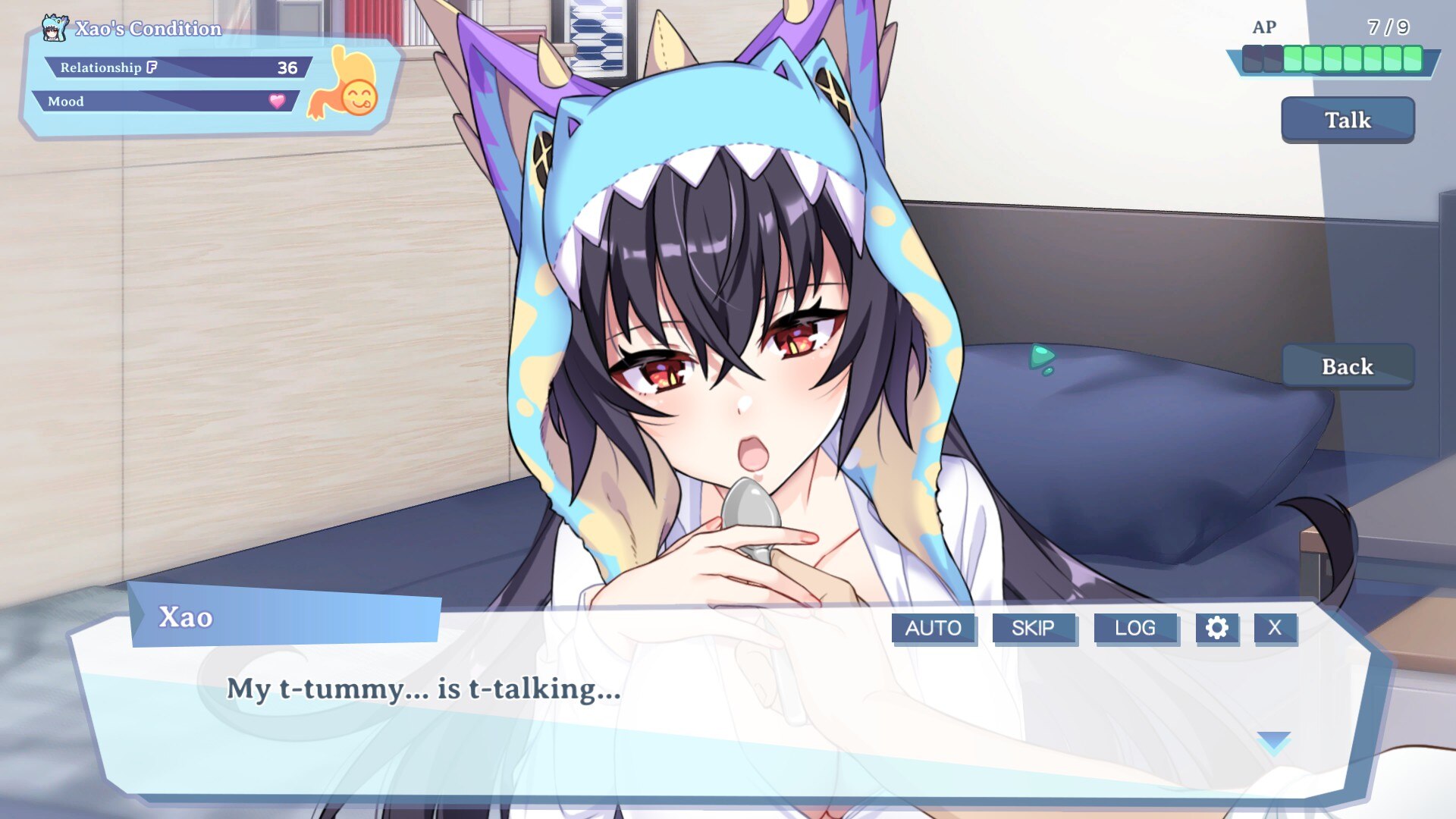This screenshot has width=1456, height=819.
Task: Hide the dialogue box with the X icon
Action: [x=1275, y=627]
